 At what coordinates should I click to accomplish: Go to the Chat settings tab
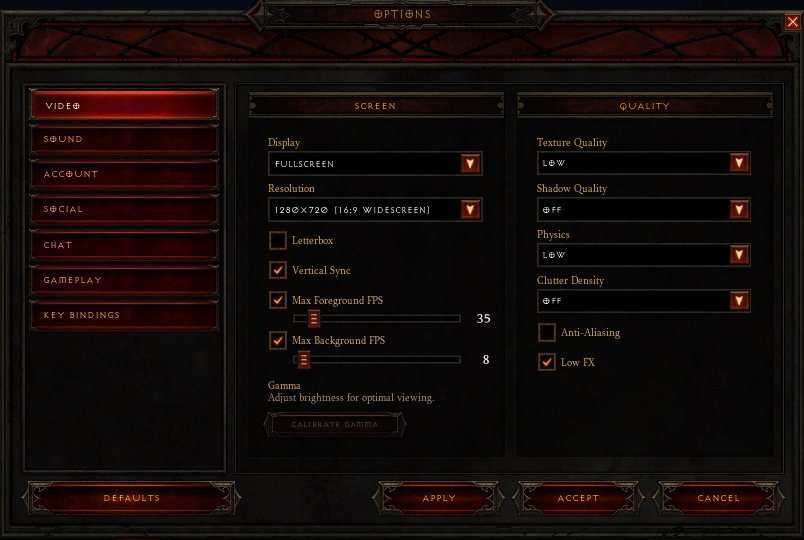coord(123,245)
